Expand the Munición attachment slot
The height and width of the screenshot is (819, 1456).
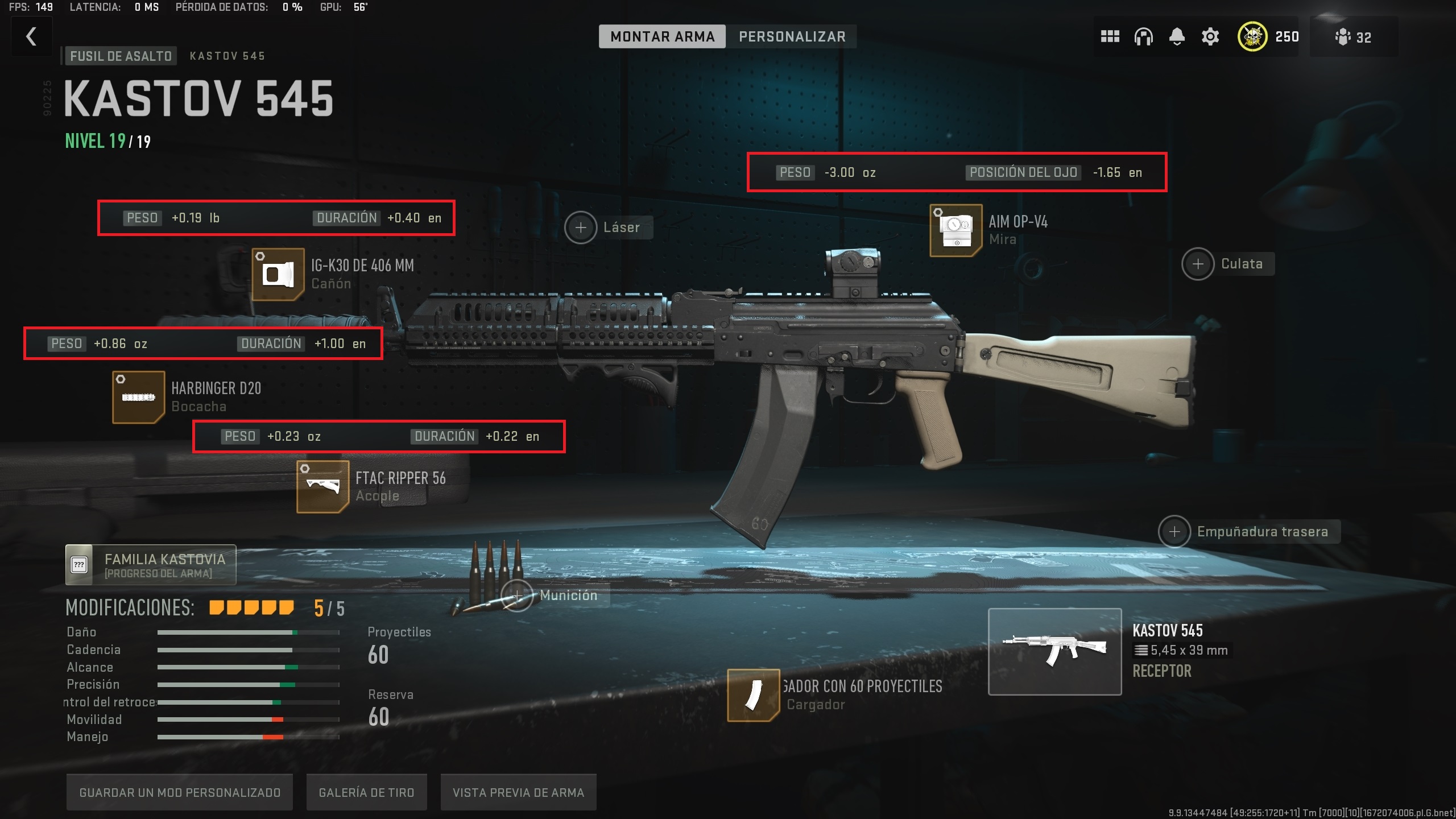tap(517, 595)
